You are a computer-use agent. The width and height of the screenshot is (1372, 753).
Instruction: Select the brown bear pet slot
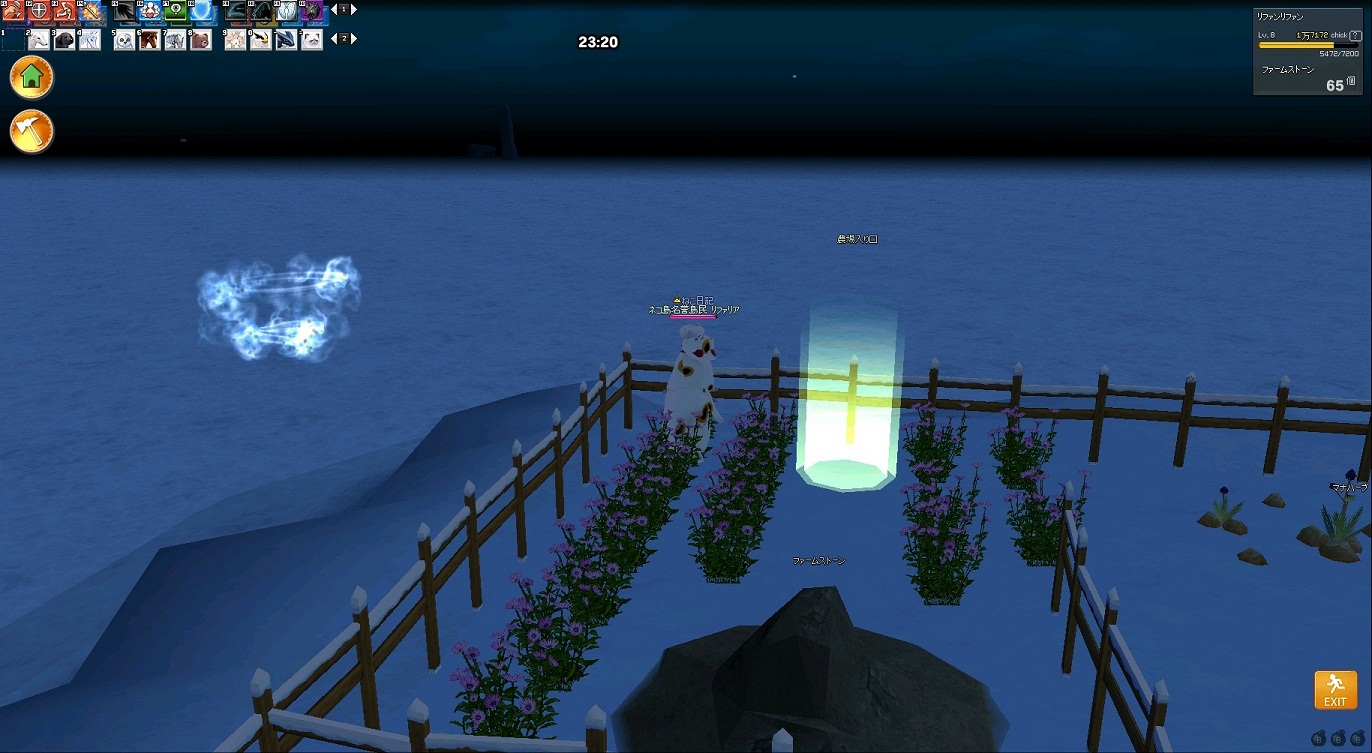[x=200, y=40]
